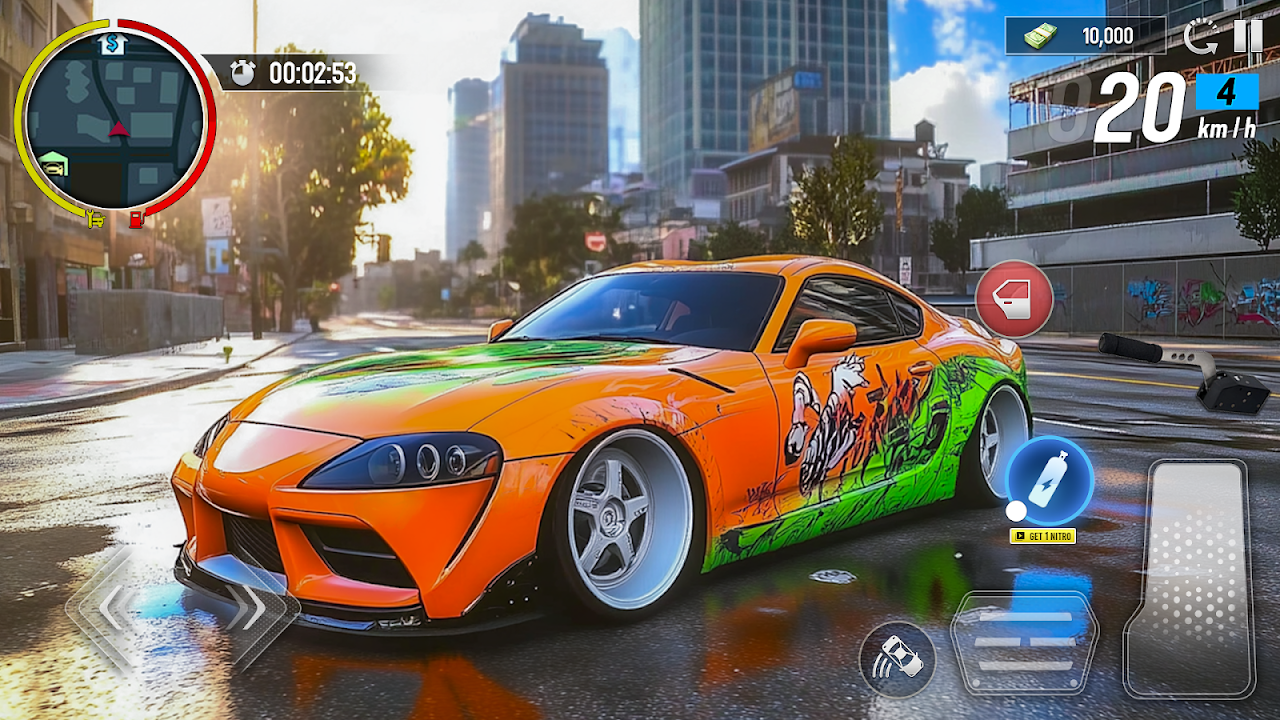Toggle the drifting car icon button

pos(897,659)
